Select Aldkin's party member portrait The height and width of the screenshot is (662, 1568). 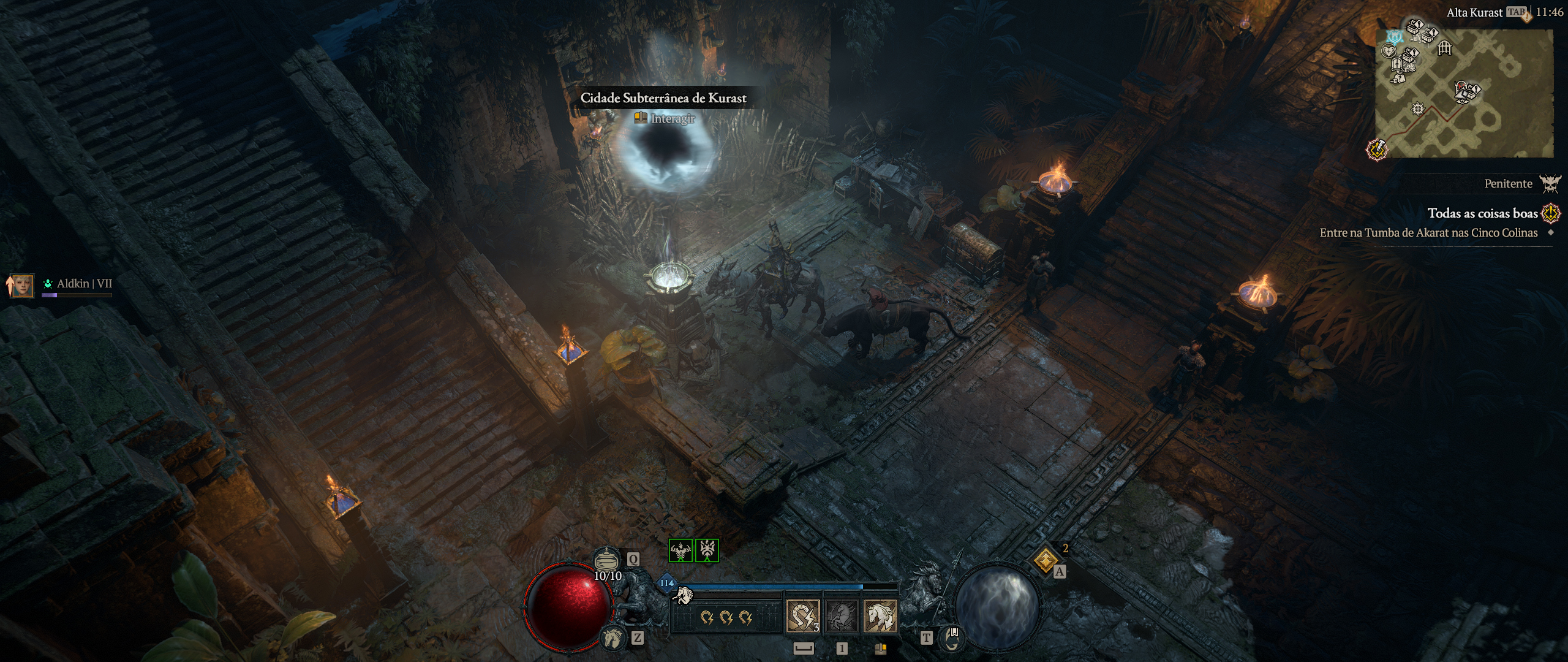coord(23,285)
